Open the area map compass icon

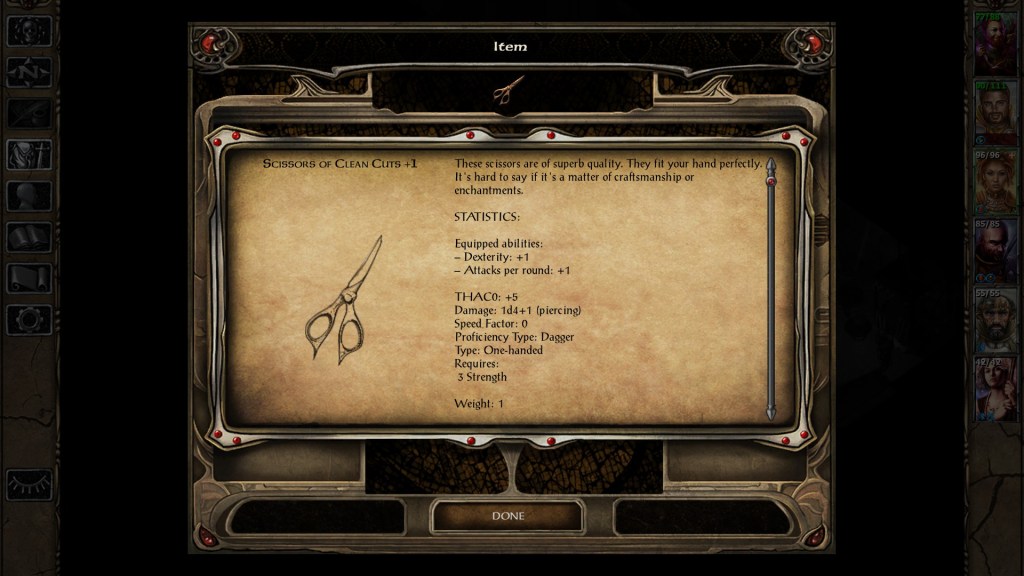[x=28, y=72]
